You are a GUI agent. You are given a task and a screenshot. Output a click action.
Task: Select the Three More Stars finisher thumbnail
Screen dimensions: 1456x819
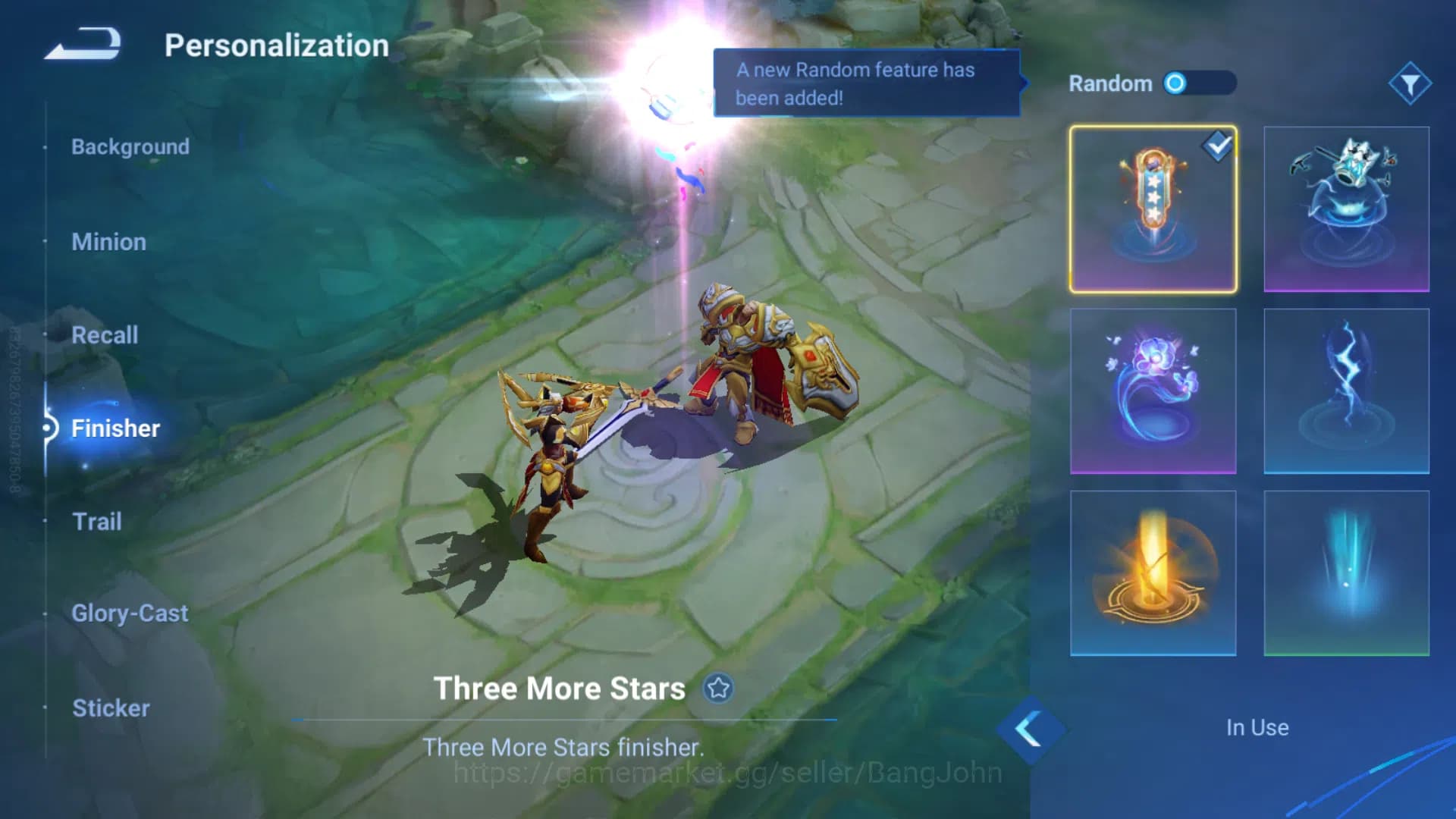(1152, 207)
